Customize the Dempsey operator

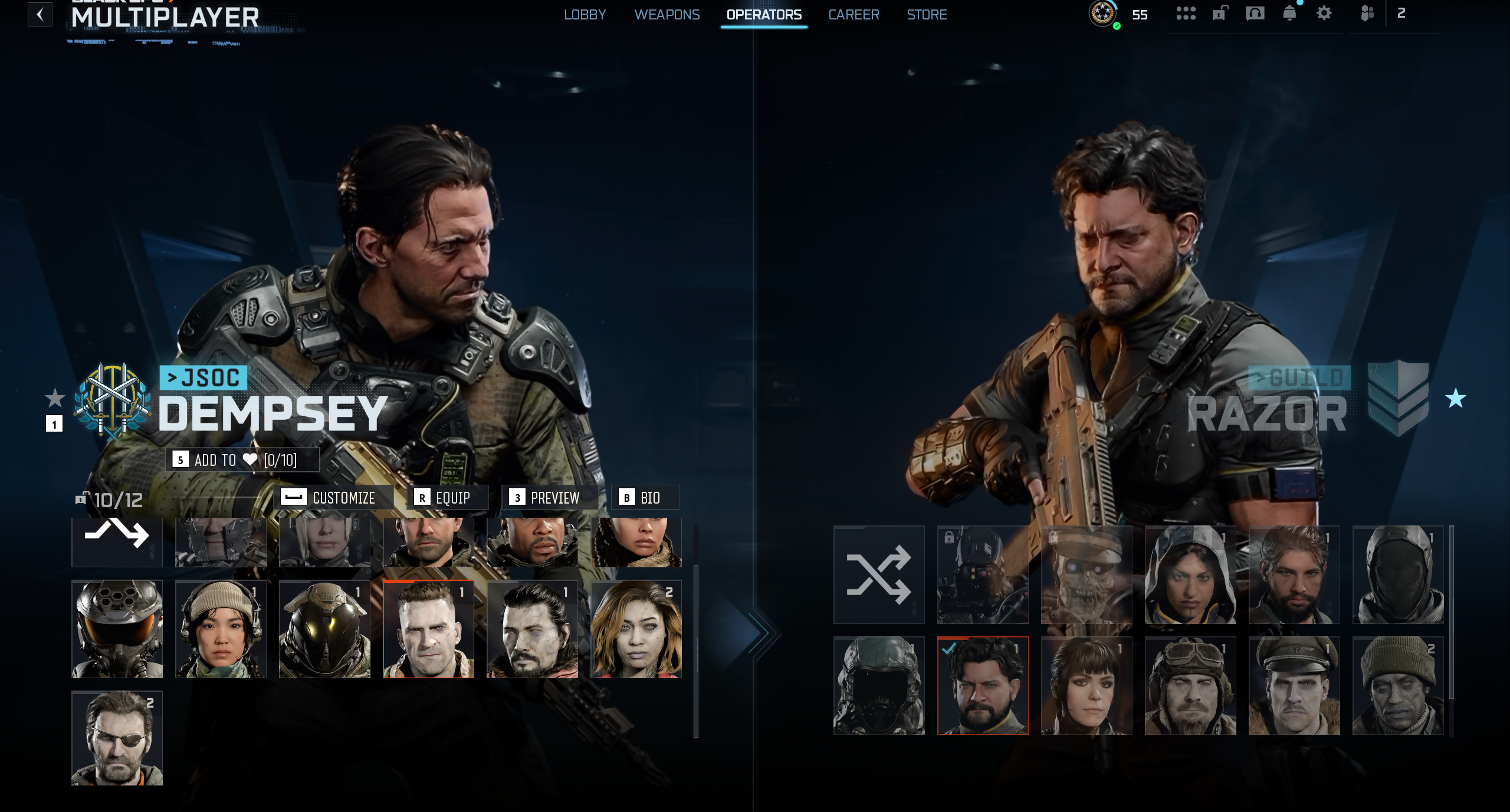pos(336,498)
